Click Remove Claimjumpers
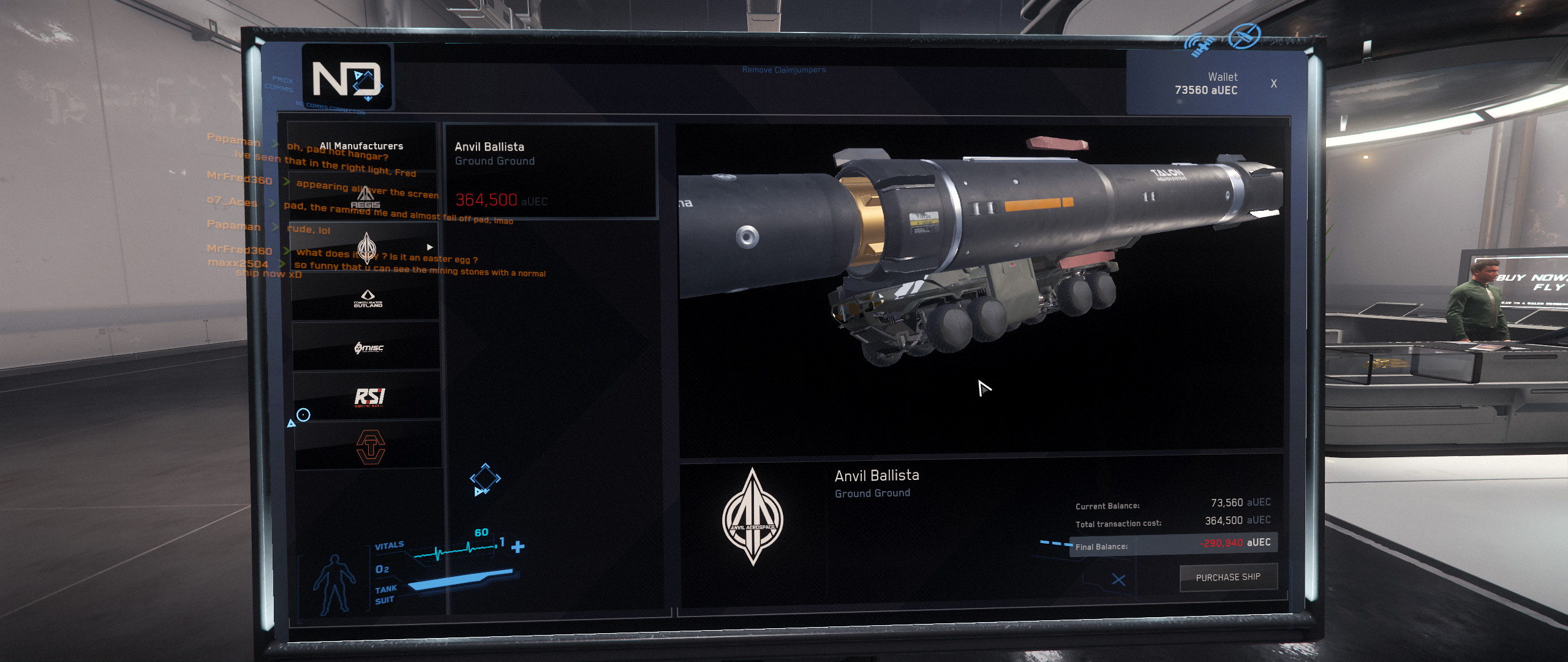The height and width of the screenshot is (662, 1568). 784,69
